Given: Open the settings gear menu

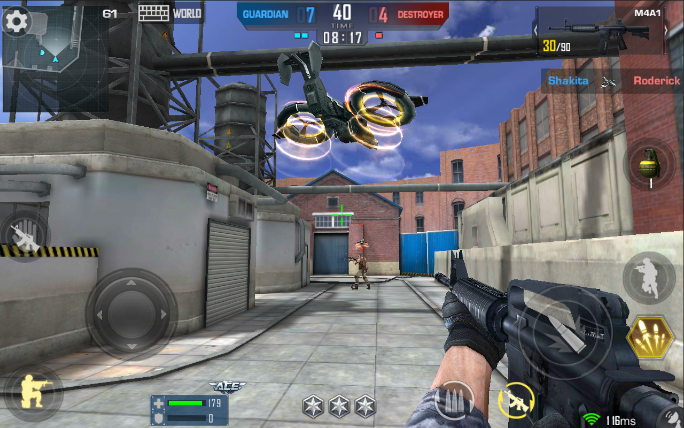Looking at the screenshot, I should (x=16, y=22).
